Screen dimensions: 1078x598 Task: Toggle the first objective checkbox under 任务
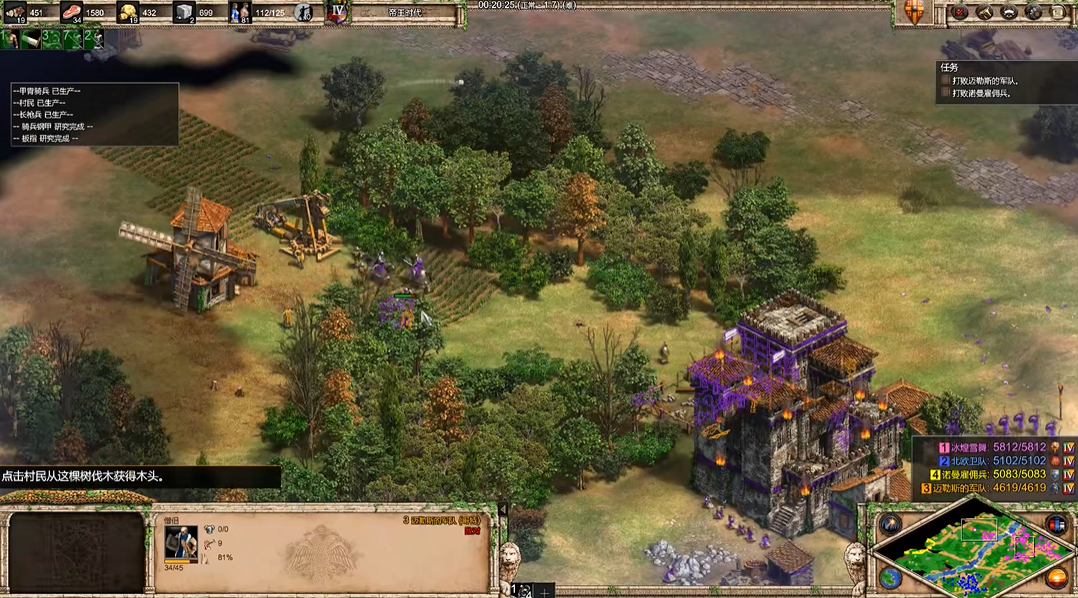pos(945,80)
